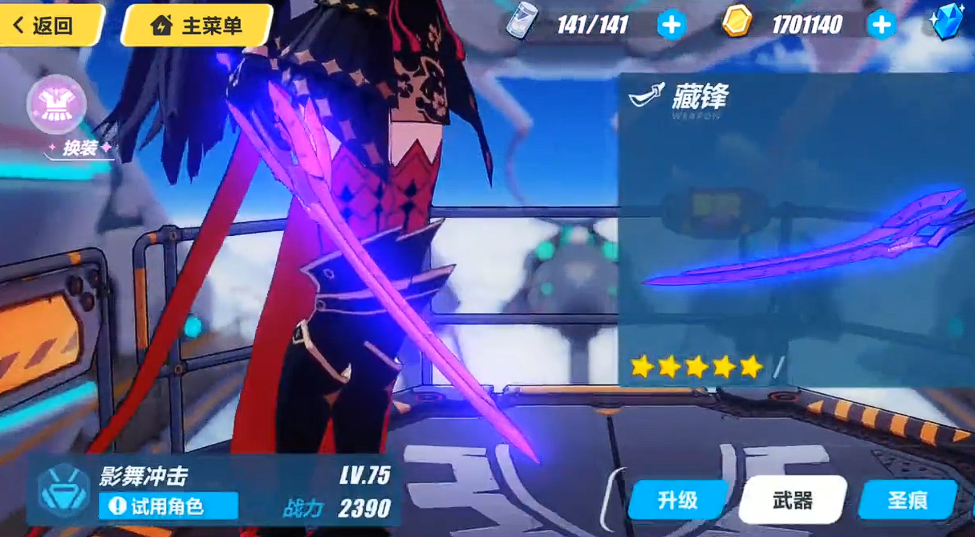Add coins with the plus button beside 1701140
975x537 pixels.
pos(881,25)
